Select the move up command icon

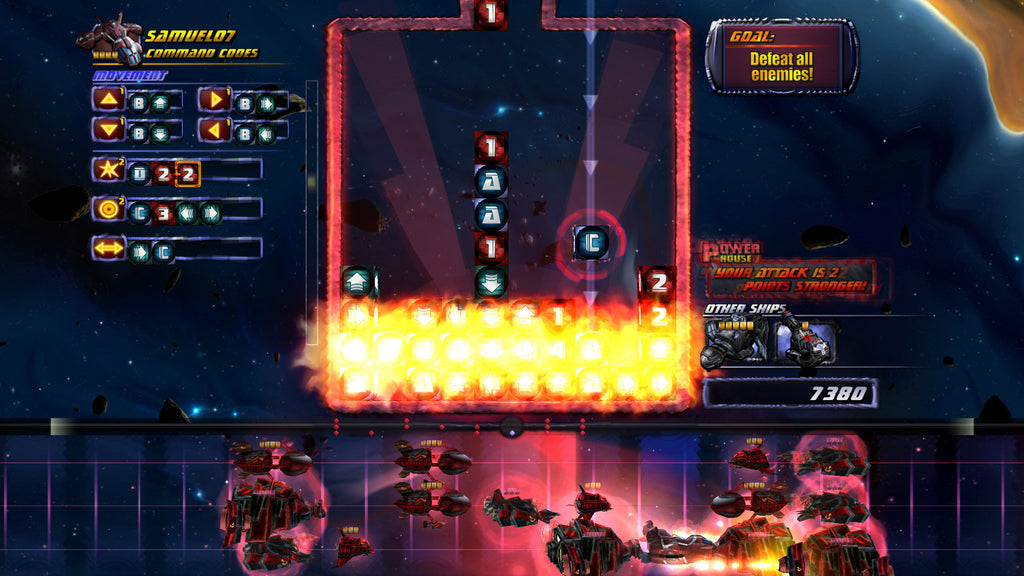coord(108,99)
